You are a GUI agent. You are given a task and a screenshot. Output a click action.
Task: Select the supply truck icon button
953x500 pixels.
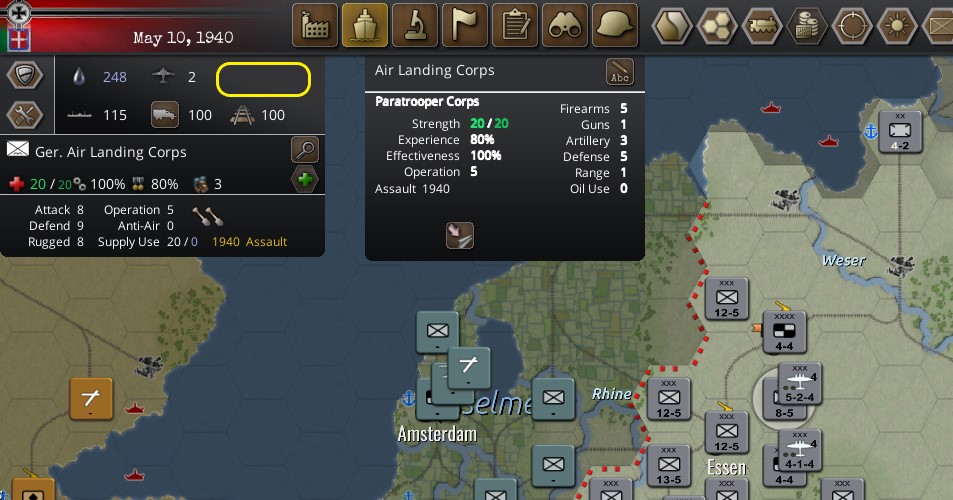165,115
